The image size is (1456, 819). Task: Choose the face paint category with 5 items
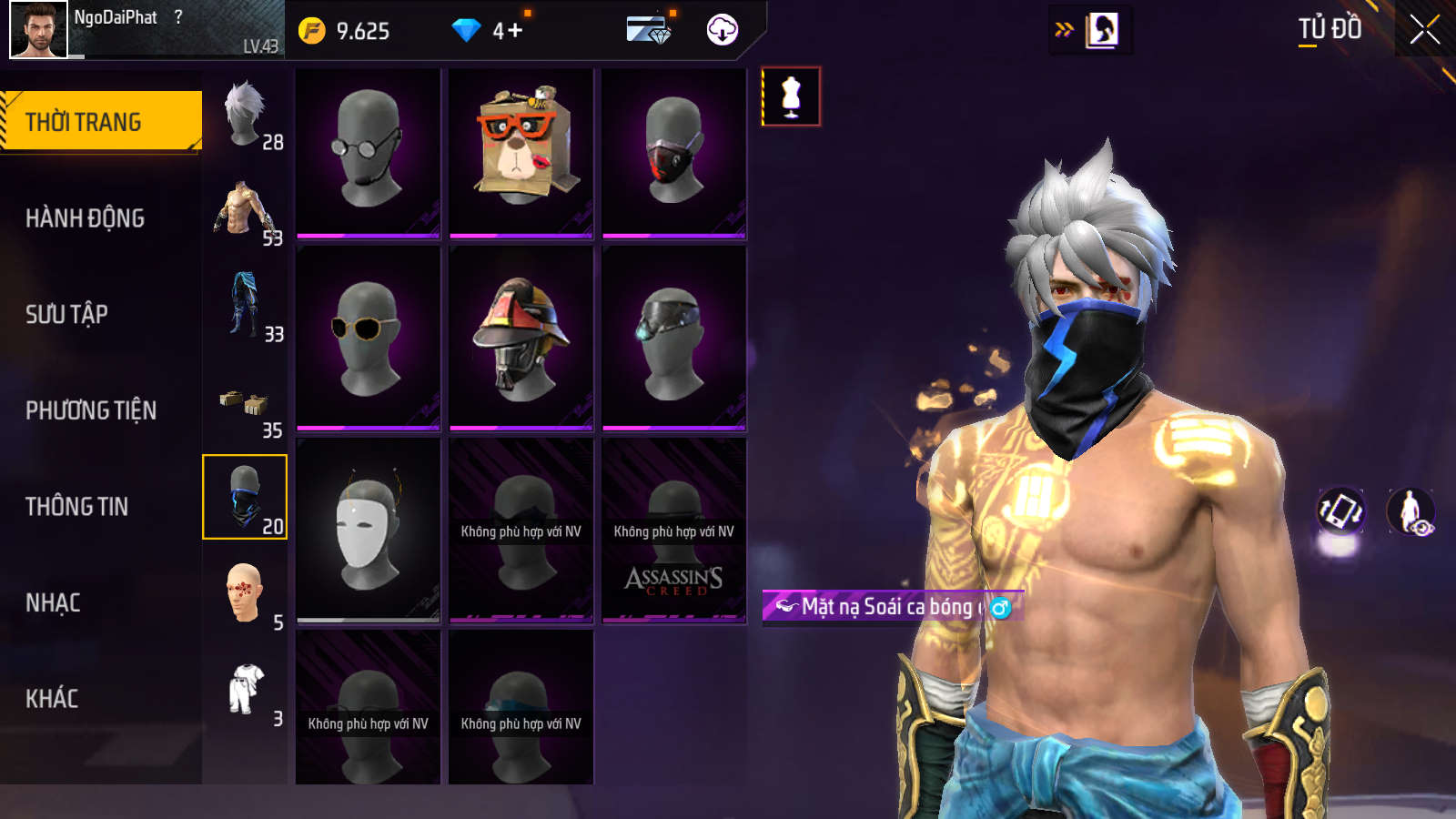point(245,595)
